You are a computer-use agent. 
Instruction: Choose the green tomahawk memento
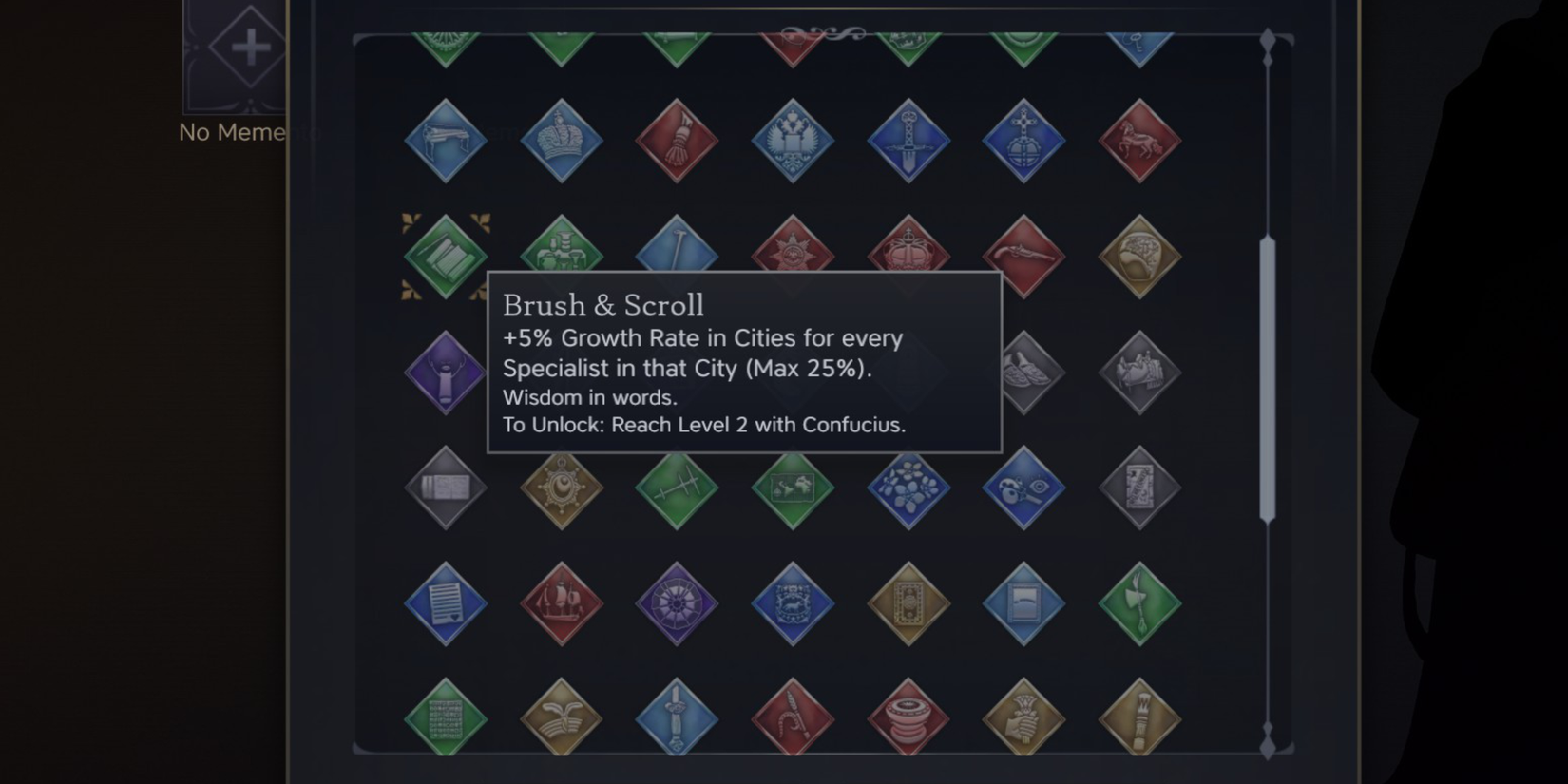(1140, 603)
